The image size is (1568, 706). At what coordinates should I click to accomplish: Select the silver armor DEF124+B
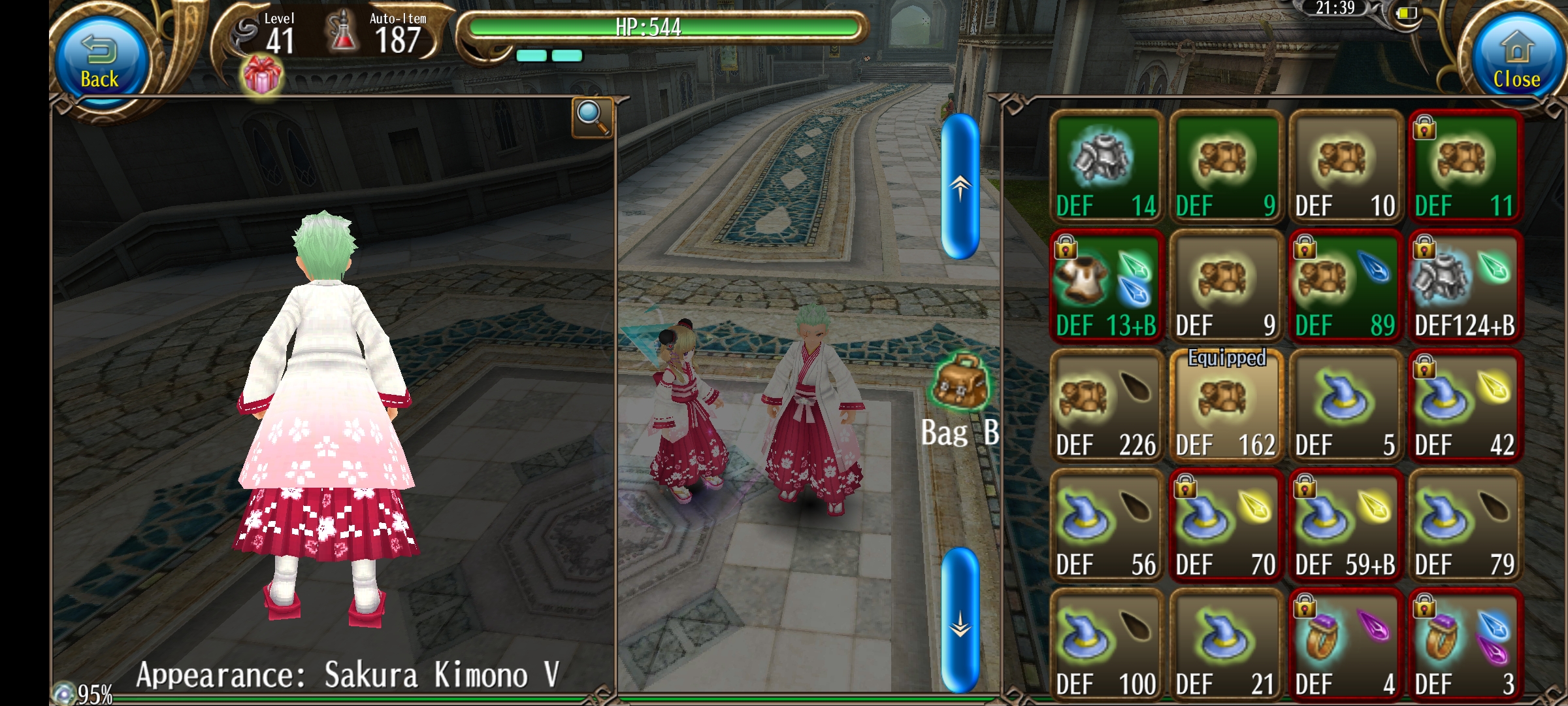point(1465,286)
